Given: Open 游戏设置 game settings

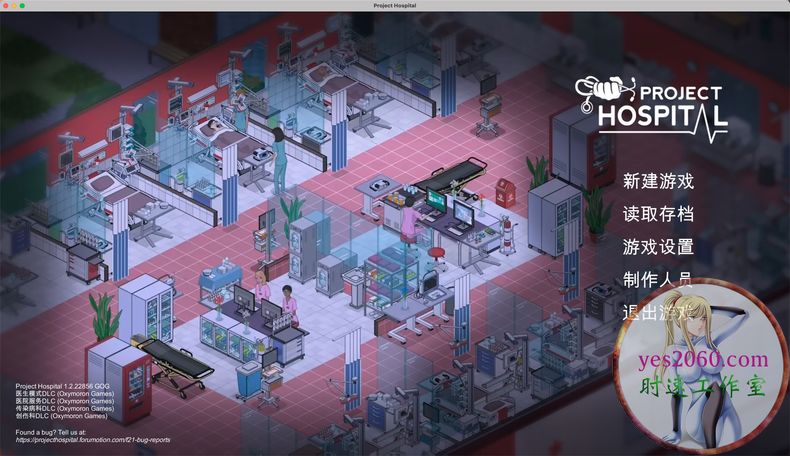Looking at the screenshot, I should tap(657, 247).
